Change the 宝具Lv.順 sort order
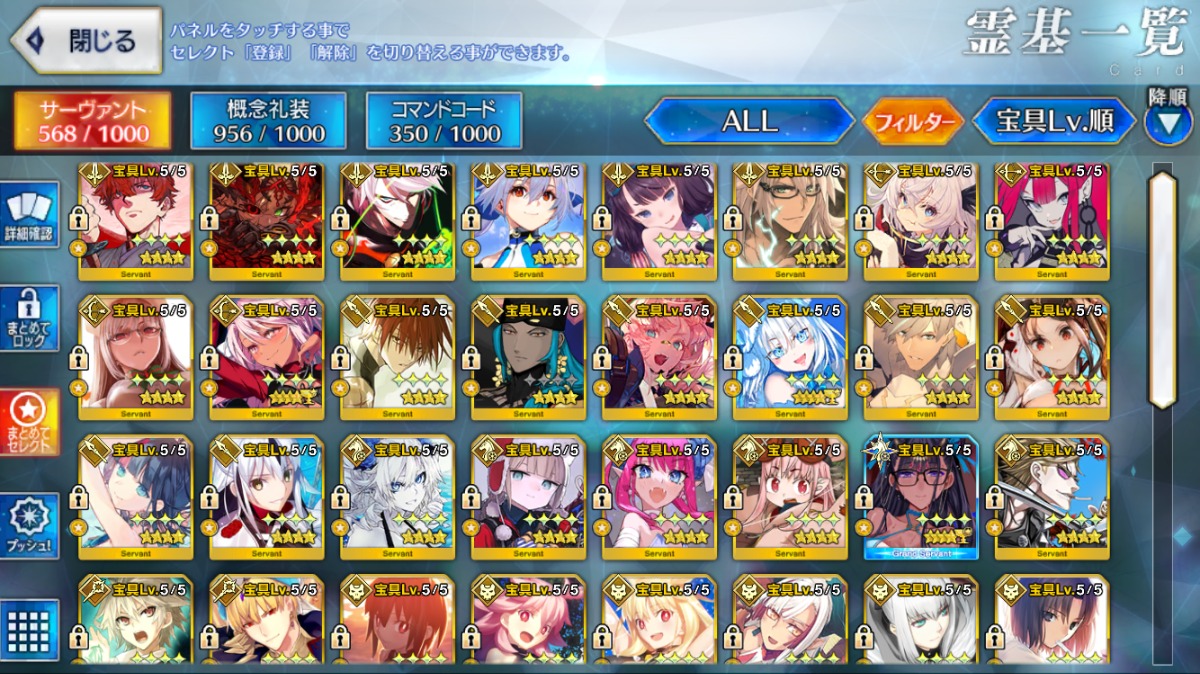 click(x=1054, y=122)
